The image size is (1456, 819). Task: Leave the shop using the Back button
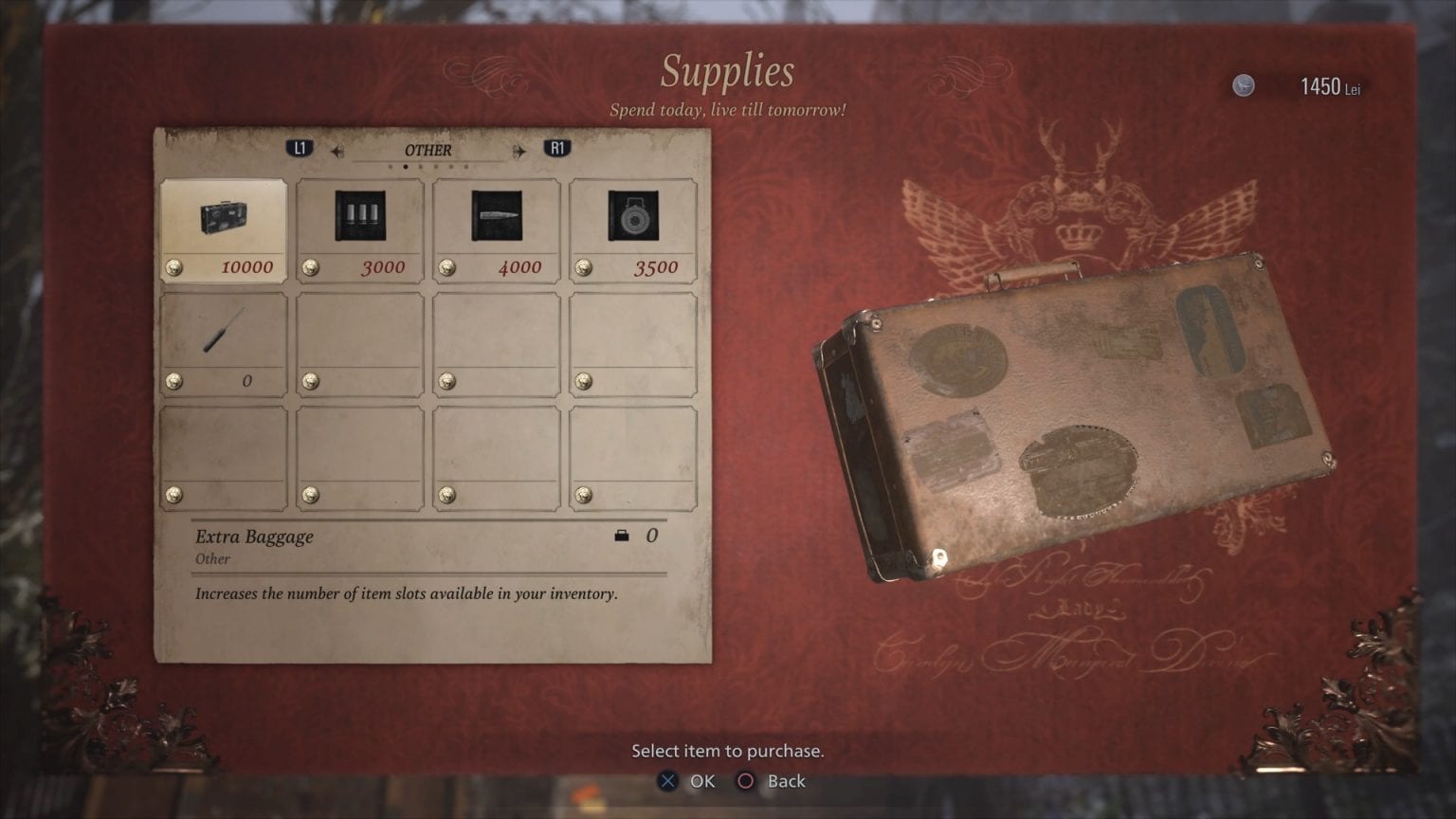[773, 781]
